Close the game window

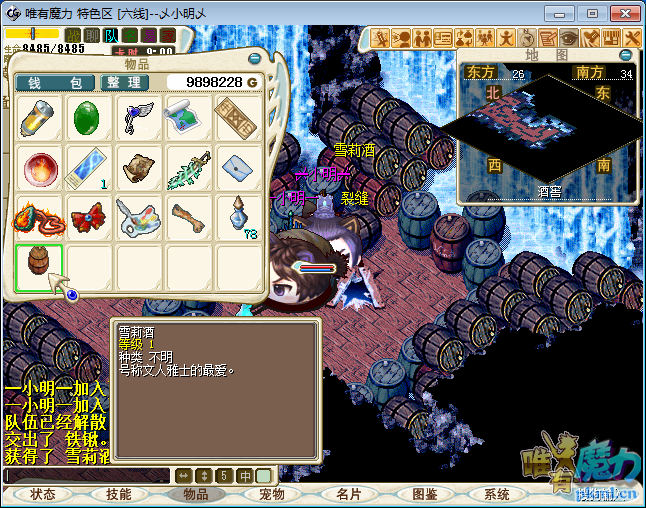pos(622,13)
